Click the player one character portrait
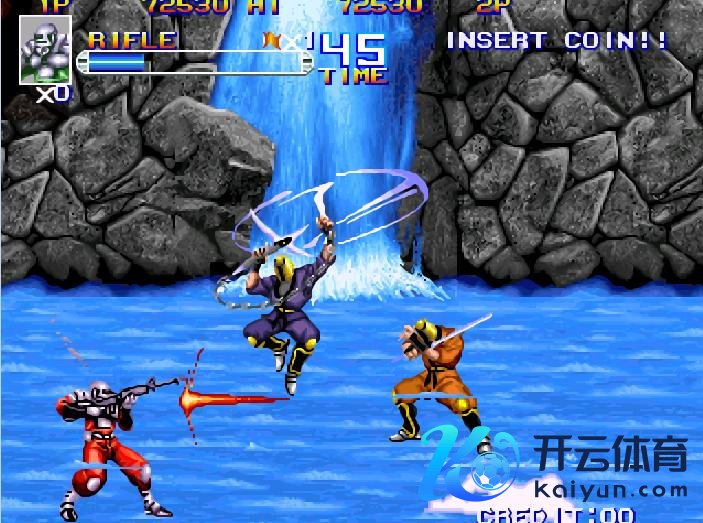Screen dimensions: 703x523 pyautogui.click(x=45, y=50)
